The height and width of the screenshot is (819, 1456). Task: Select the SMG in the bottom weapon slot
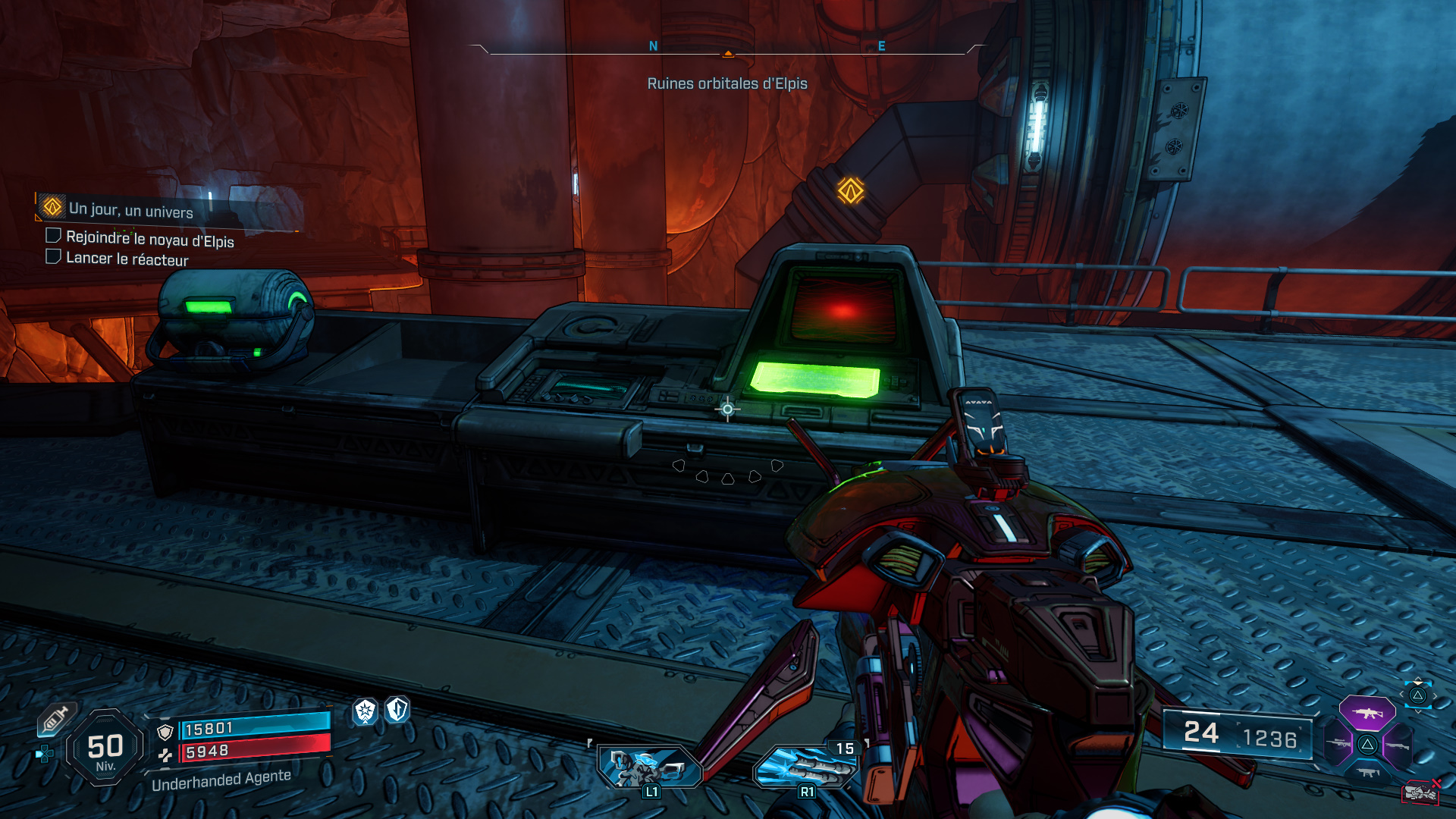point(1368,772)
